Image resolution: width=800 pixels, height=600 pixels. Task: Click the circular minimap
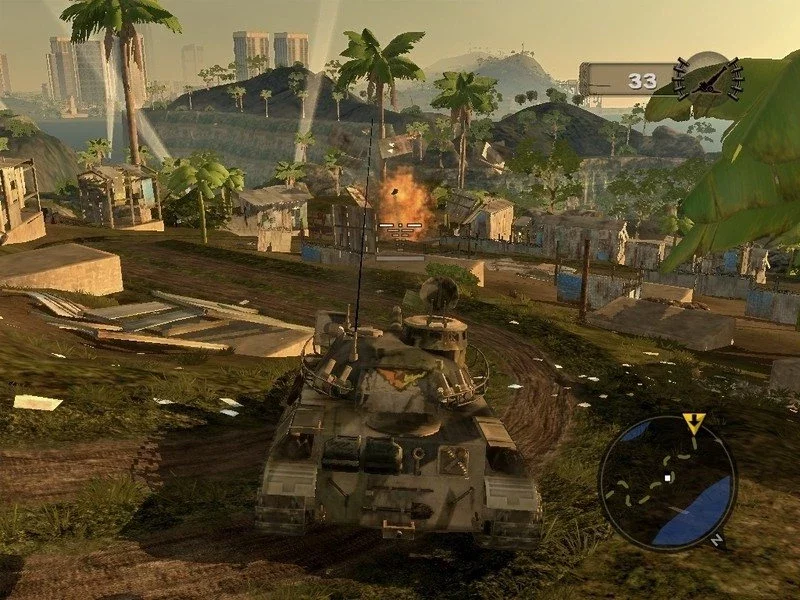(667, 483)
